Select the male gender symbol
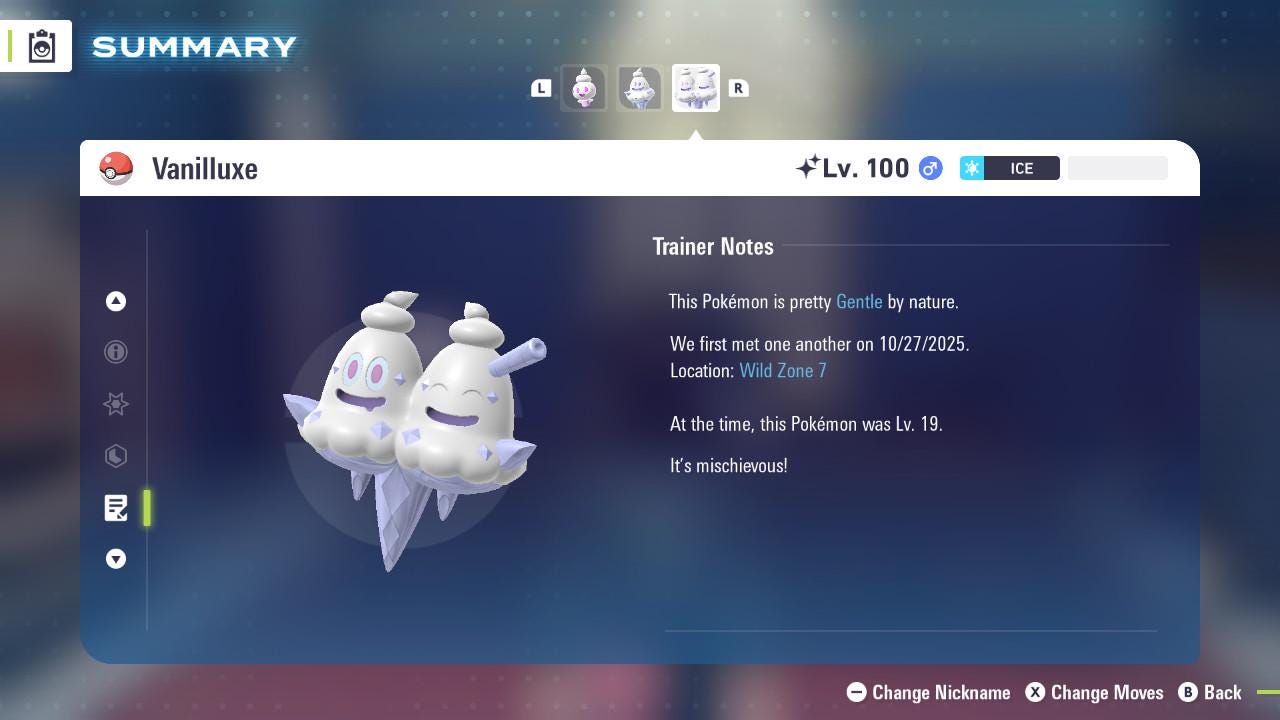The height and width of the screenshot is (720, 1280). (930, 168)
